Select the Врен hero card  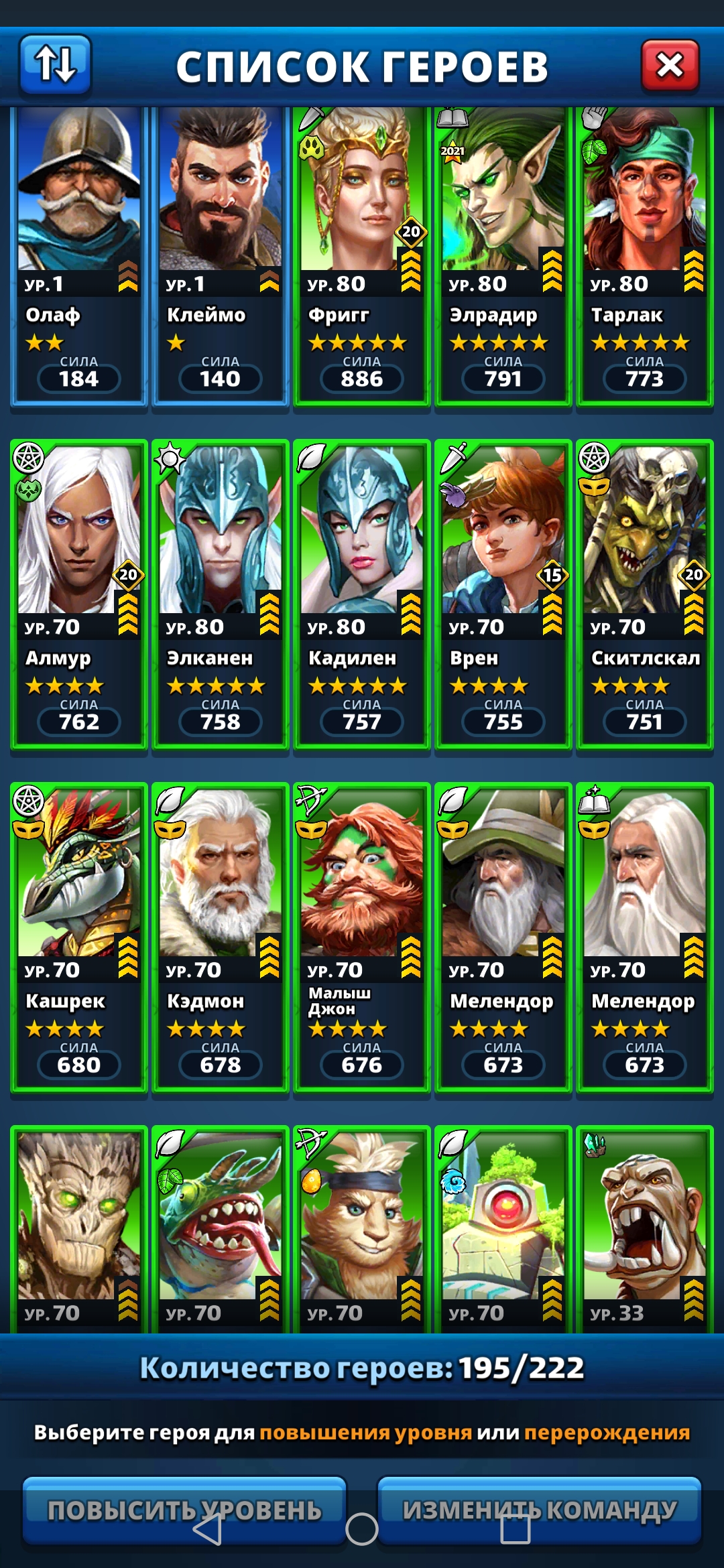503,593
